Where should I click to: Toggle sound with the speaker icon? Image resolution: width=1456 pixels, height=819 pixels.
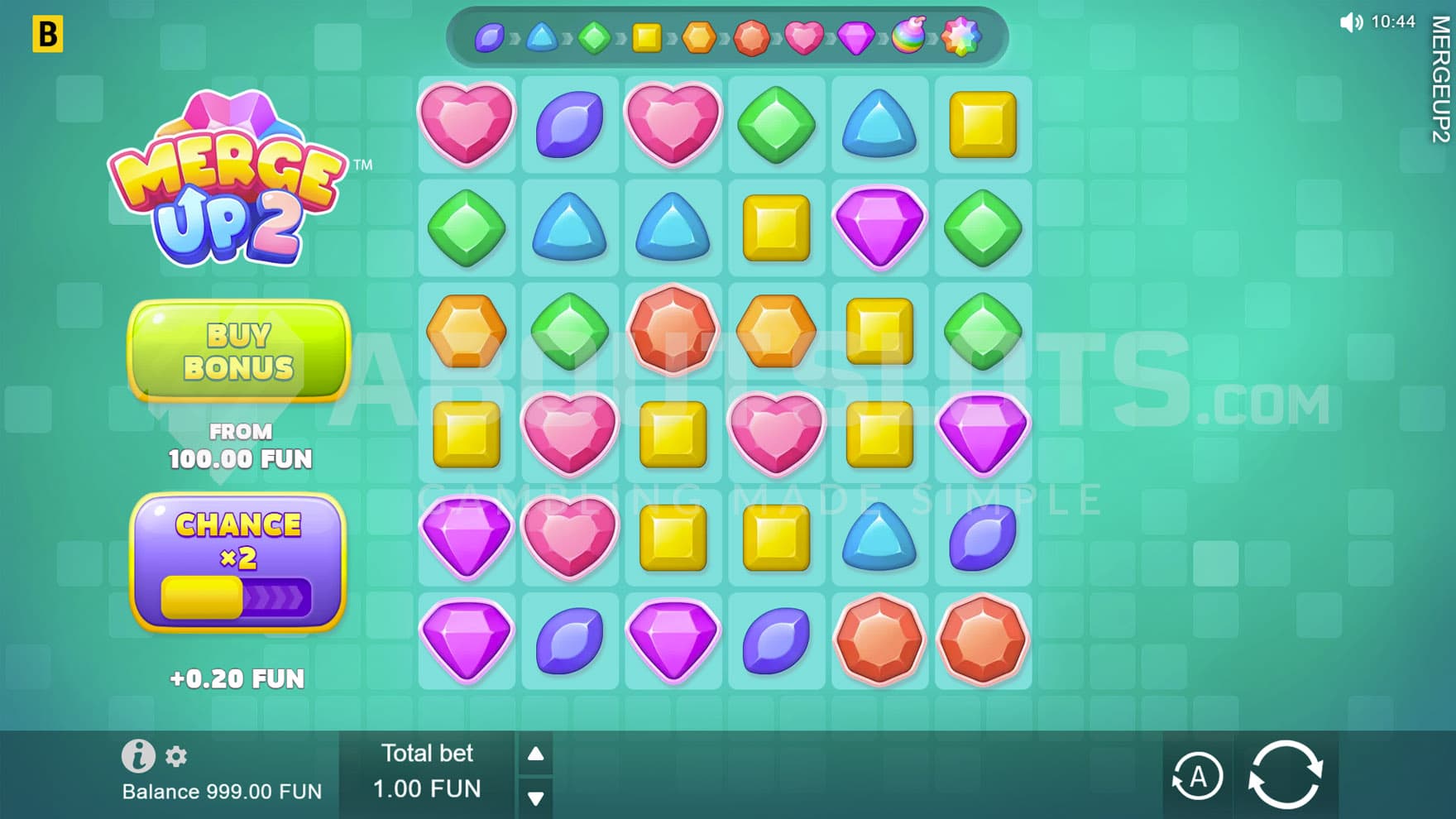[1350, 22]
